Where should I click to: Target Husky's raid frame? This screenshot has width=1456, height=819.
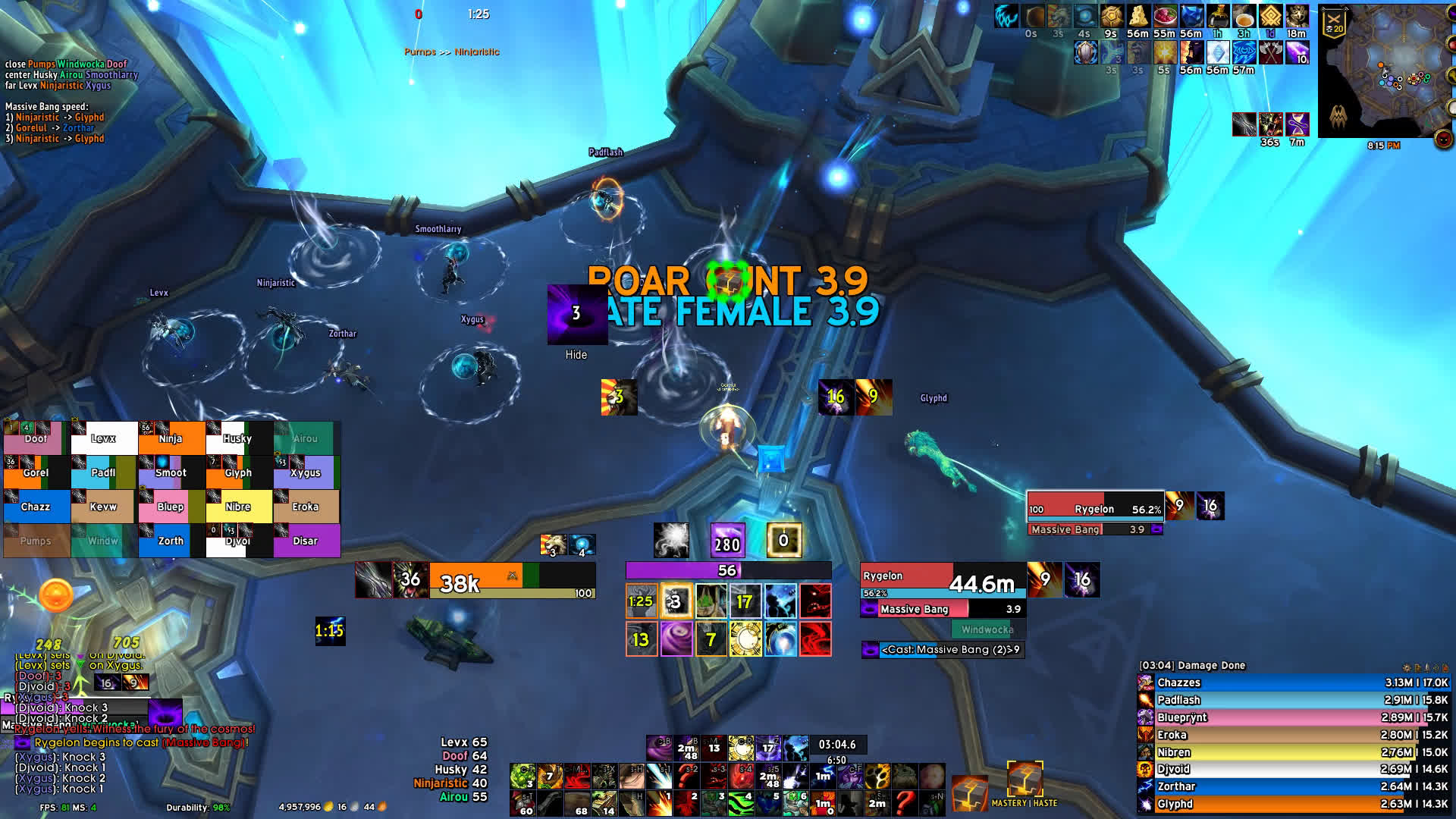point(237,438)
